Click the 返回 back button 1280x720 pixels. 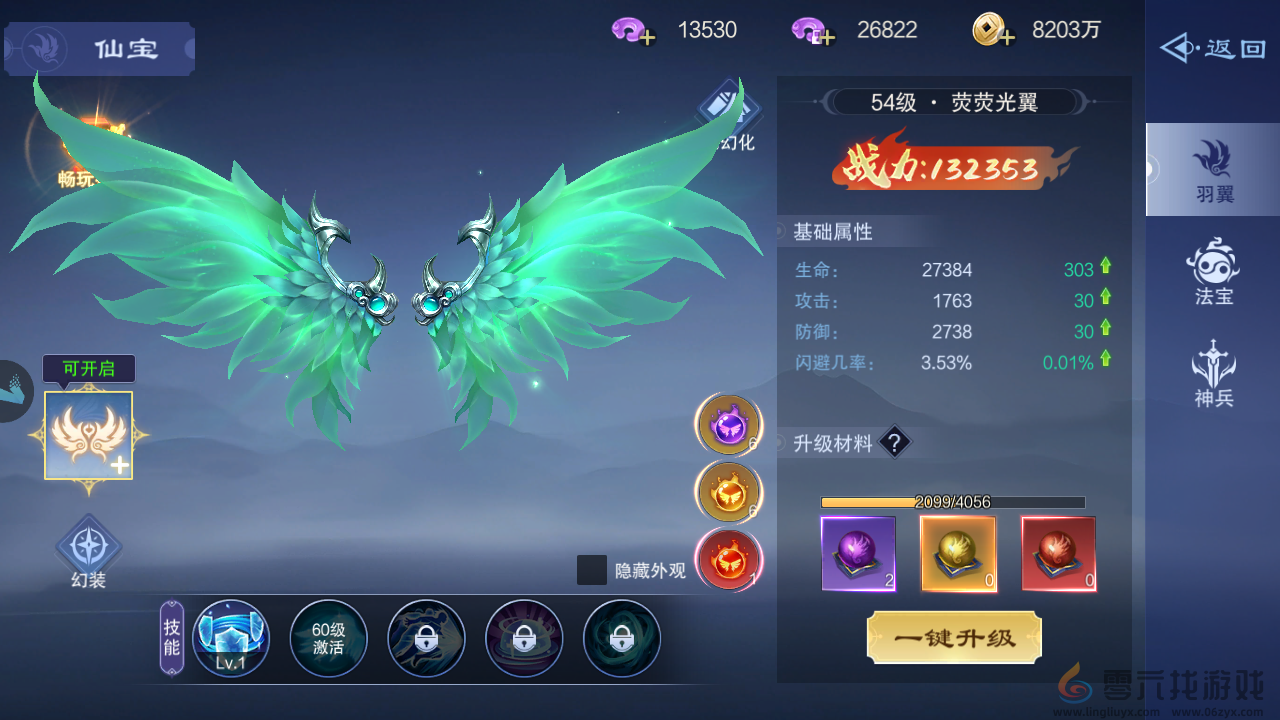1212,46
